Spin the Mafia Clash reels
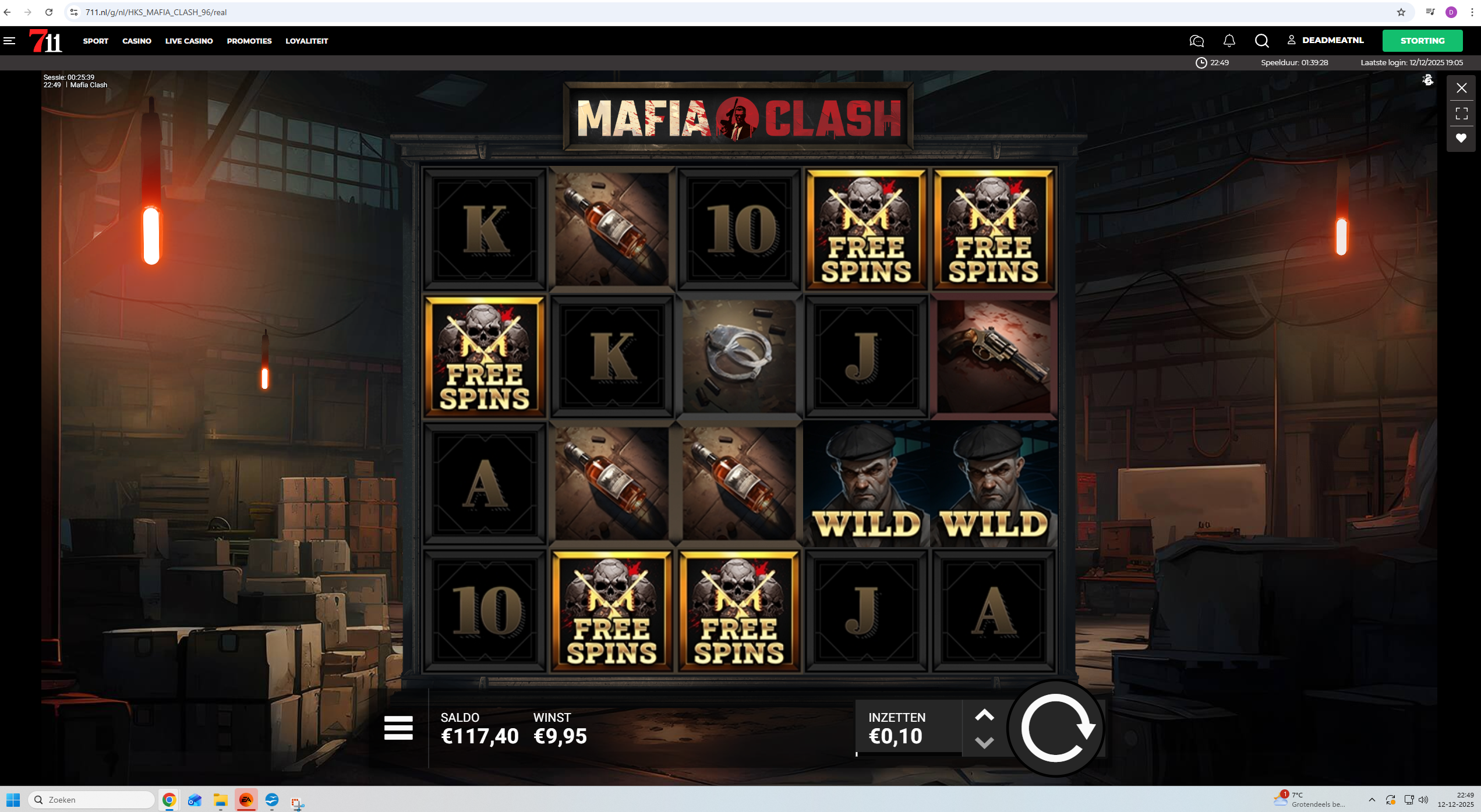This screenshot has width=1481, height=812. [x=1056, y=728]
